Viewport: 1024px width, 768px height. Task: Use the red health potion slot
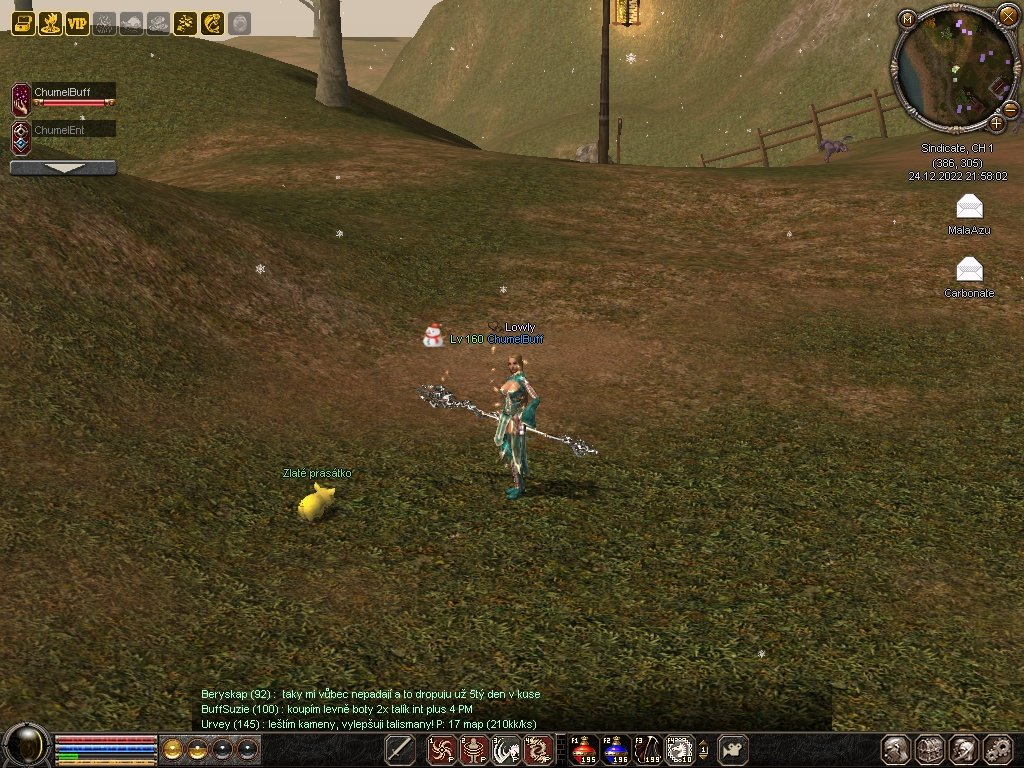(584, 749)
